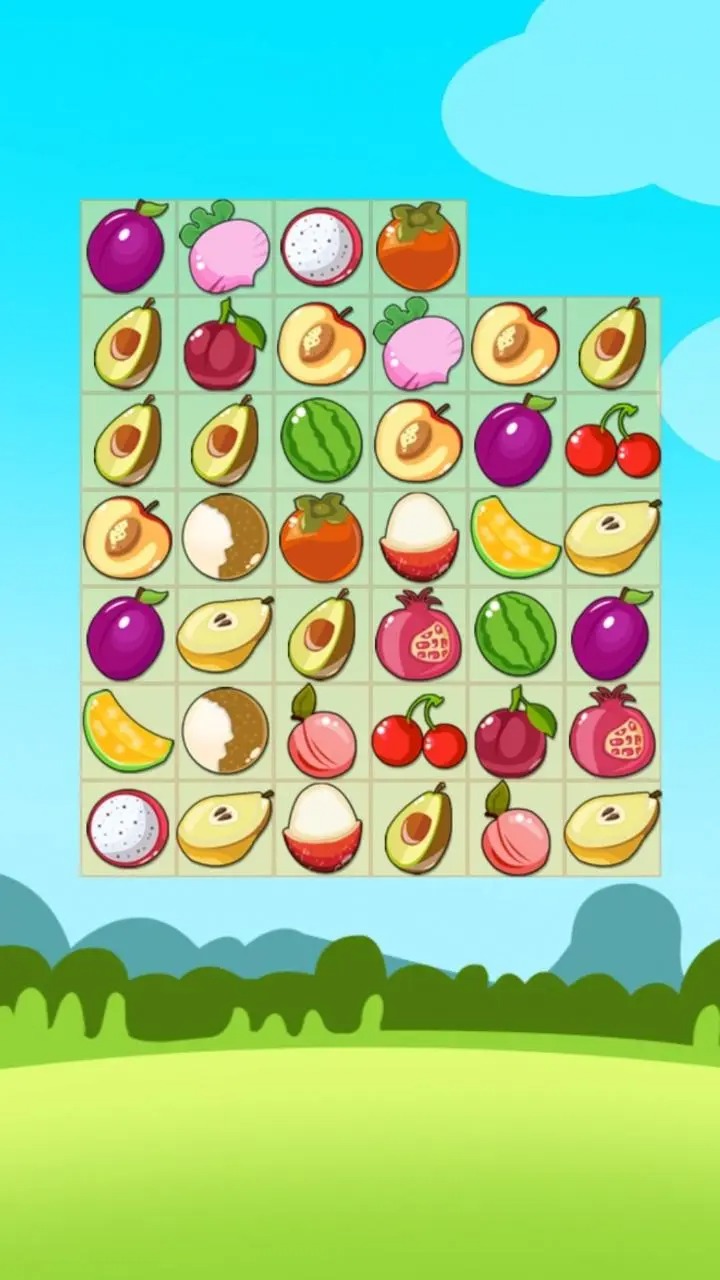The height and width of the screenshot is (1280, 720).
Task: Pick the cherries tile next to the plum
Action: [612, 440]
